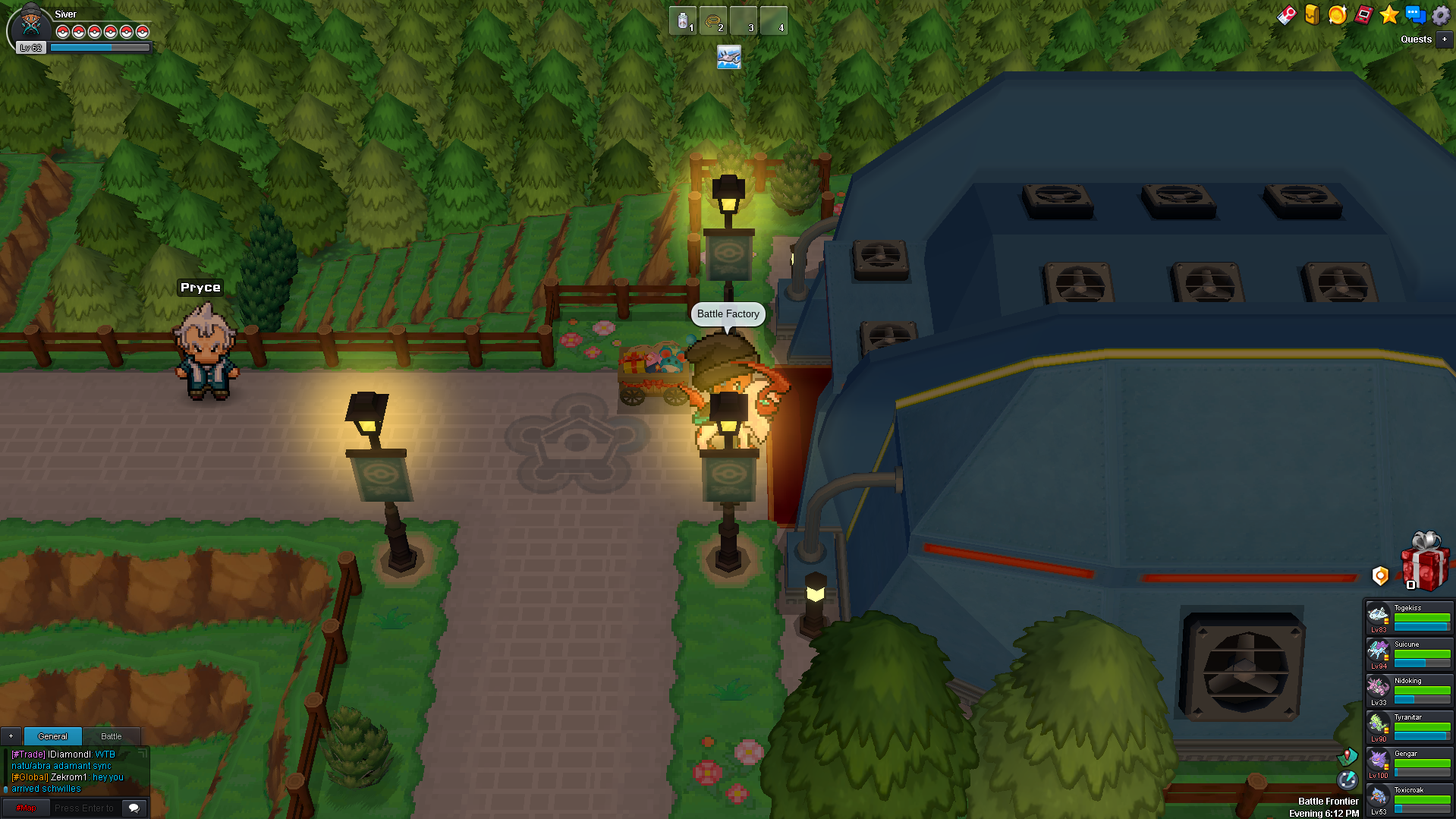This screenshot has height=819, width=1456.
Task: Open the gold coin shop icon
Action: pyautogui.click(x=1337, y=15)
